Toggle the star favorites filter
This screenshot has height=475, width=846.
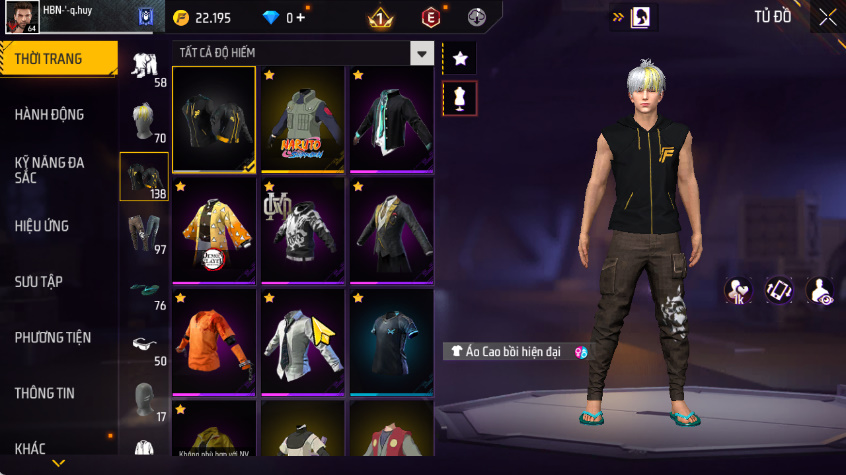pyautogui.click(x=460, y=59)
